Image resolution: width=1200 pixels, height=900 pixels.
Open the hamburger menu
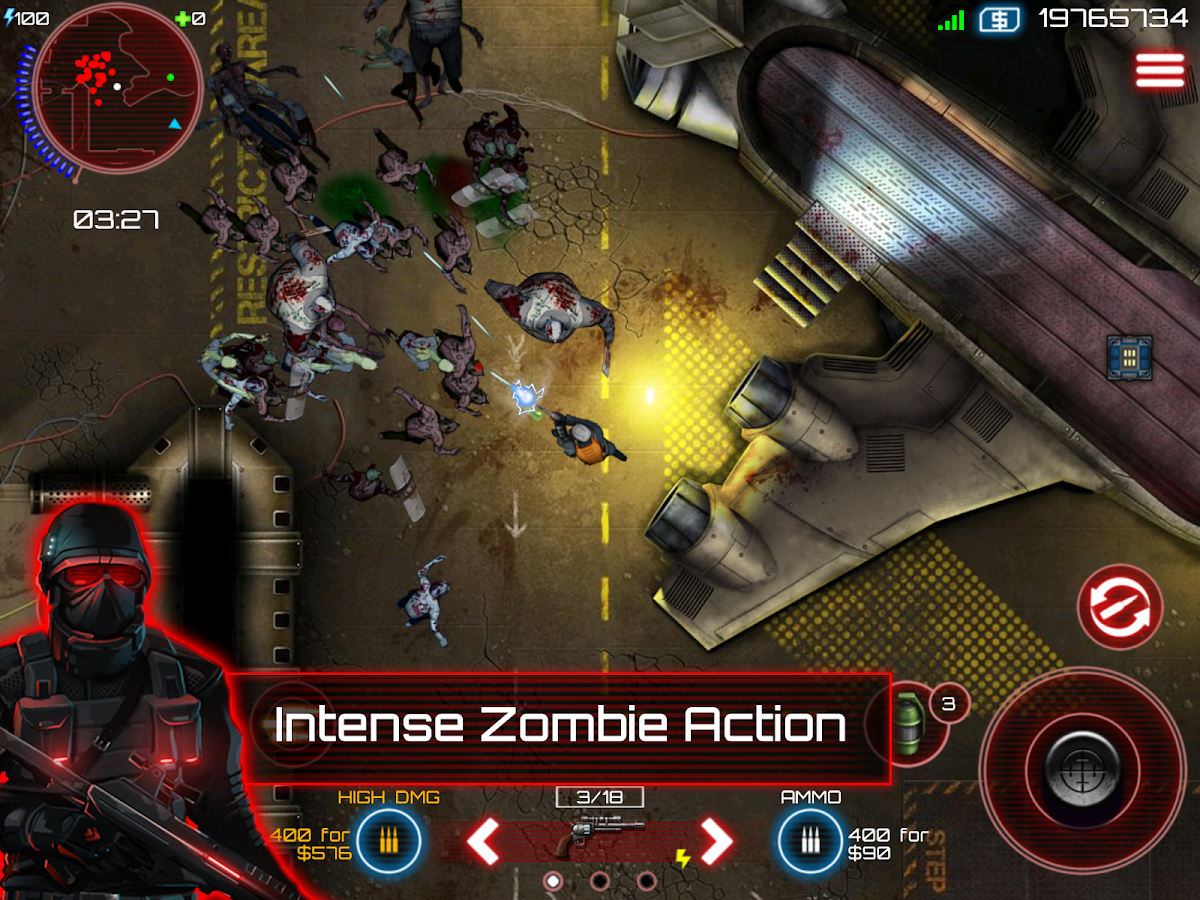click(x=1158, y=71)
